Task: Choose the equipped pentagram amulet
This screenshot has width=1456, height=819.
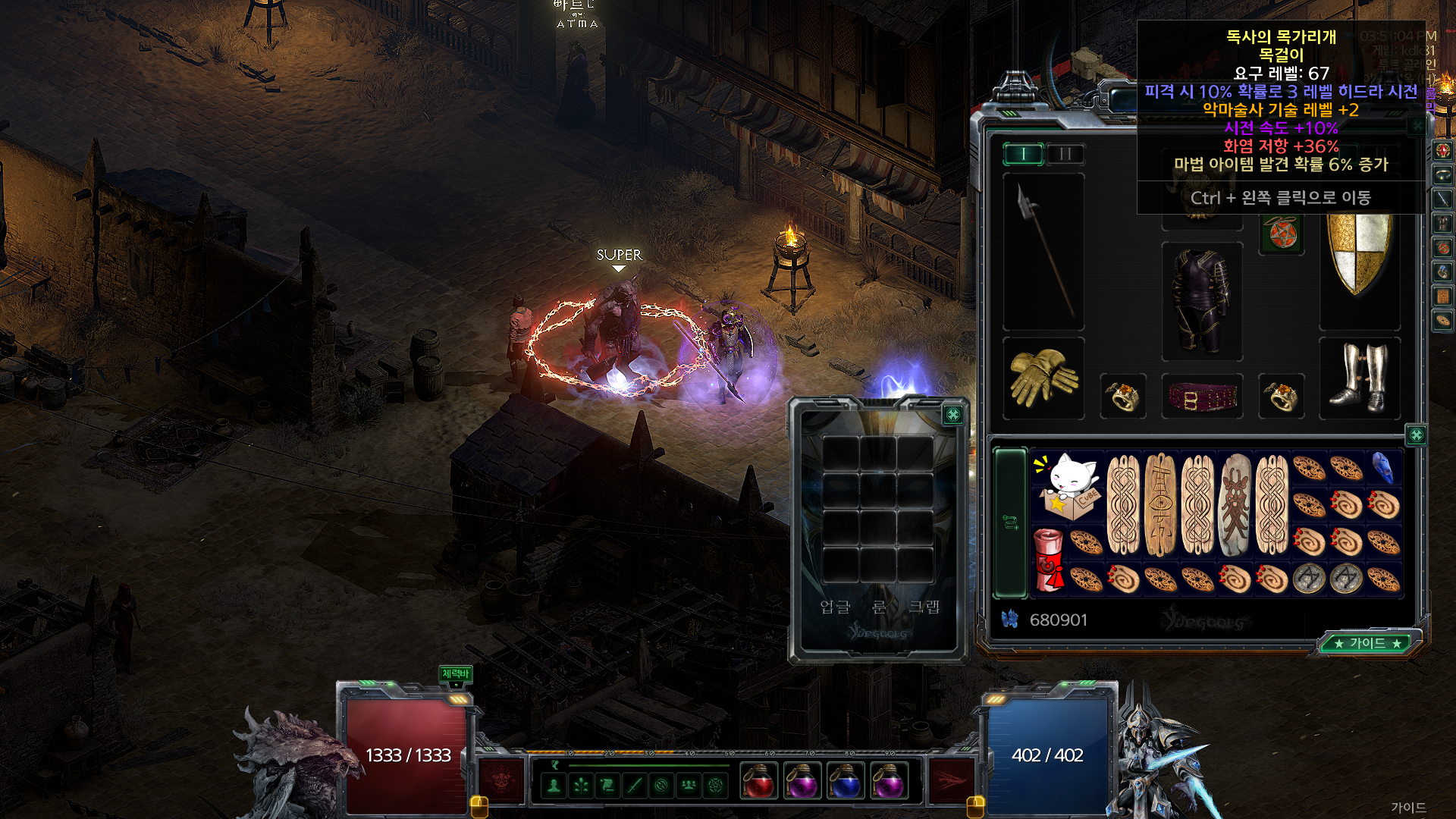Action: click(x=1282, y=233)
